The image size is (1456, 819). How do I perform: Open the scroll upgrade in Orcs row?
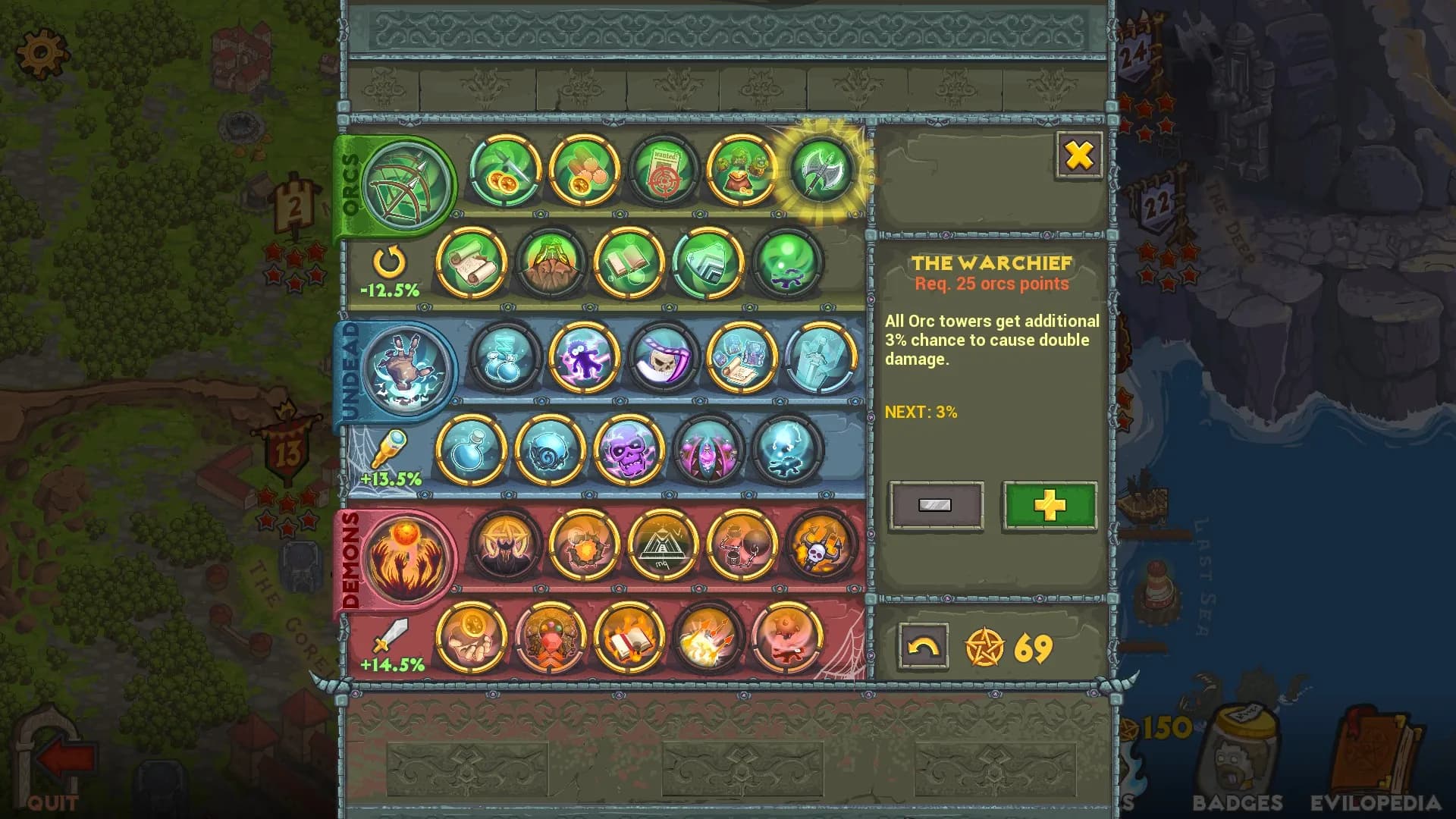(x=472, y=265)
